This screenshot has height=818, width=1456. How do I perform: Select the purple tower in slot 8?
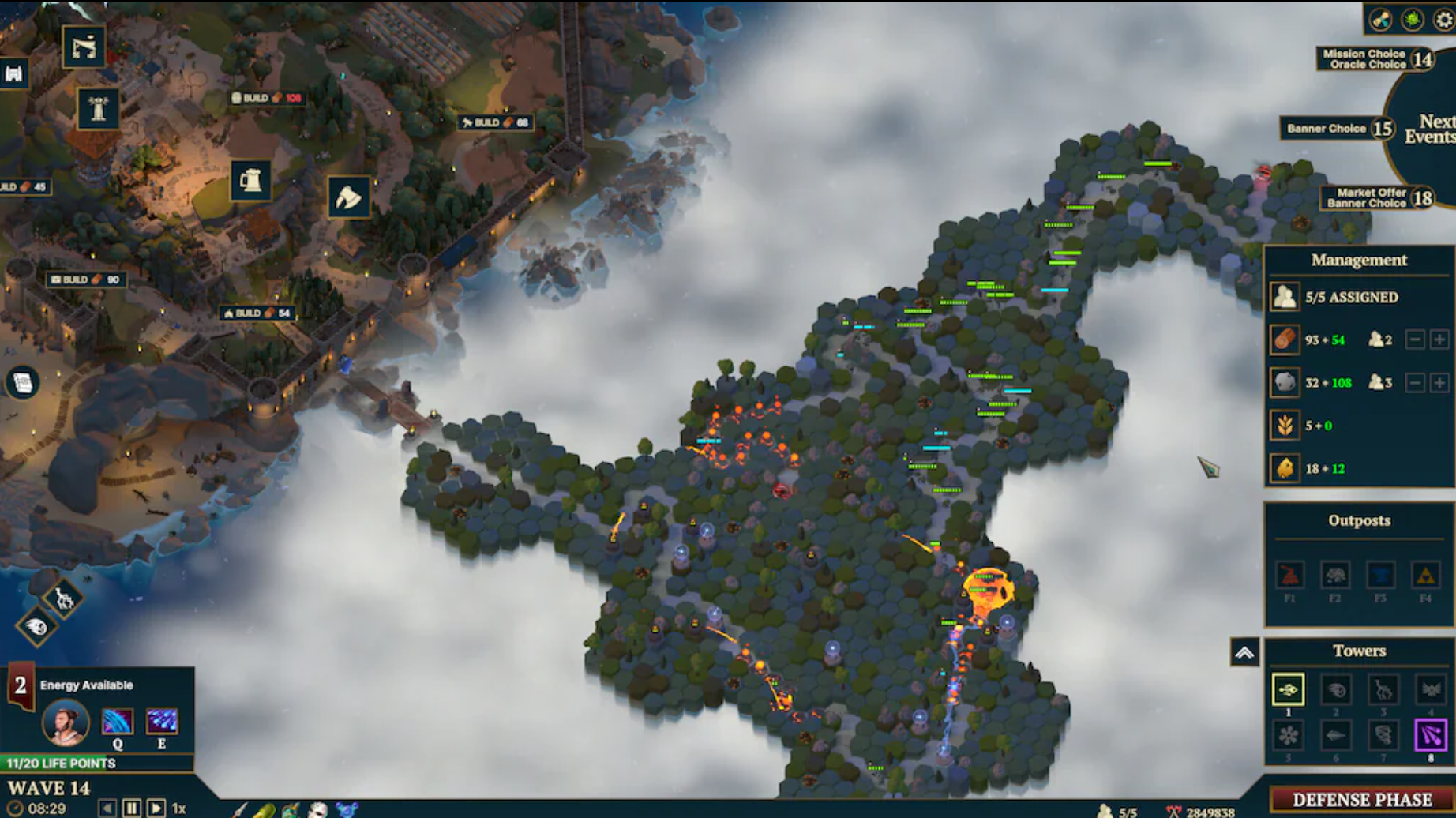click(x=1431, y=736)
